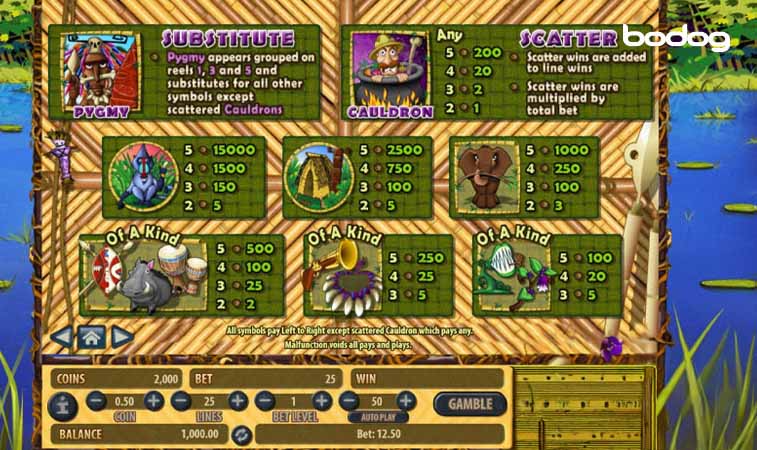
Task: Go to the next paytable page
Action: 121,337
